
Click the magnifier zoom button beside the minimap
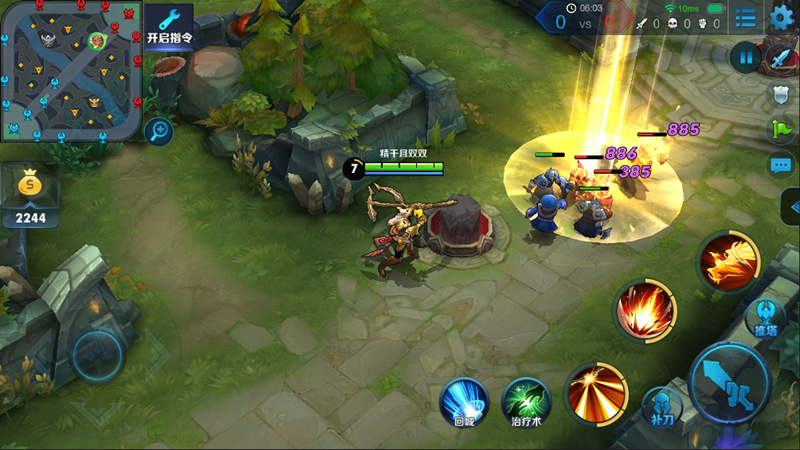click(157, 130)
